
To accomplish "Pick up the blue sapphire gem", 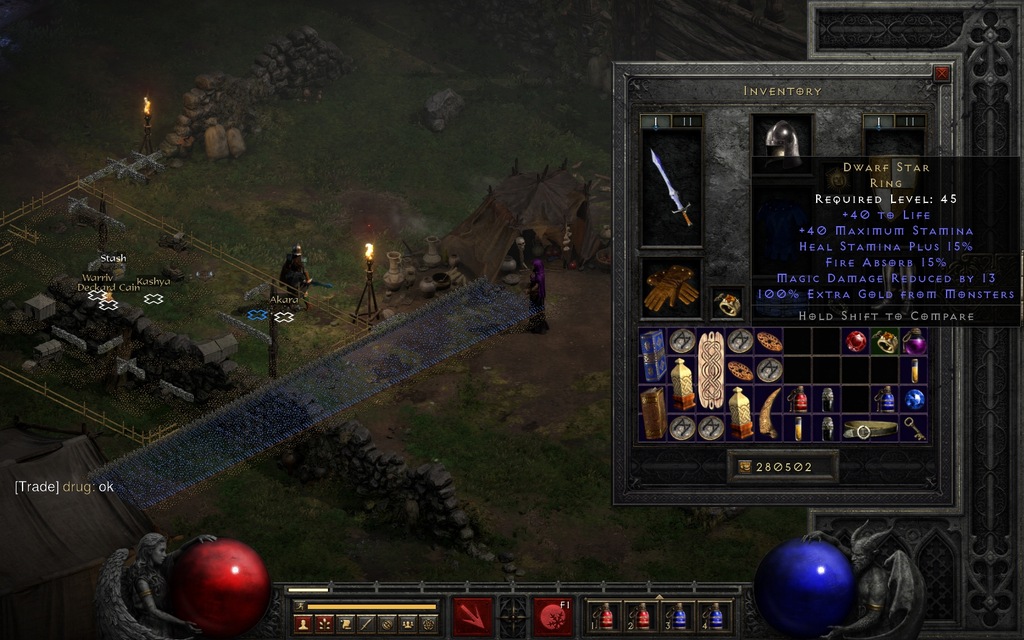I will tap(914, 399).
